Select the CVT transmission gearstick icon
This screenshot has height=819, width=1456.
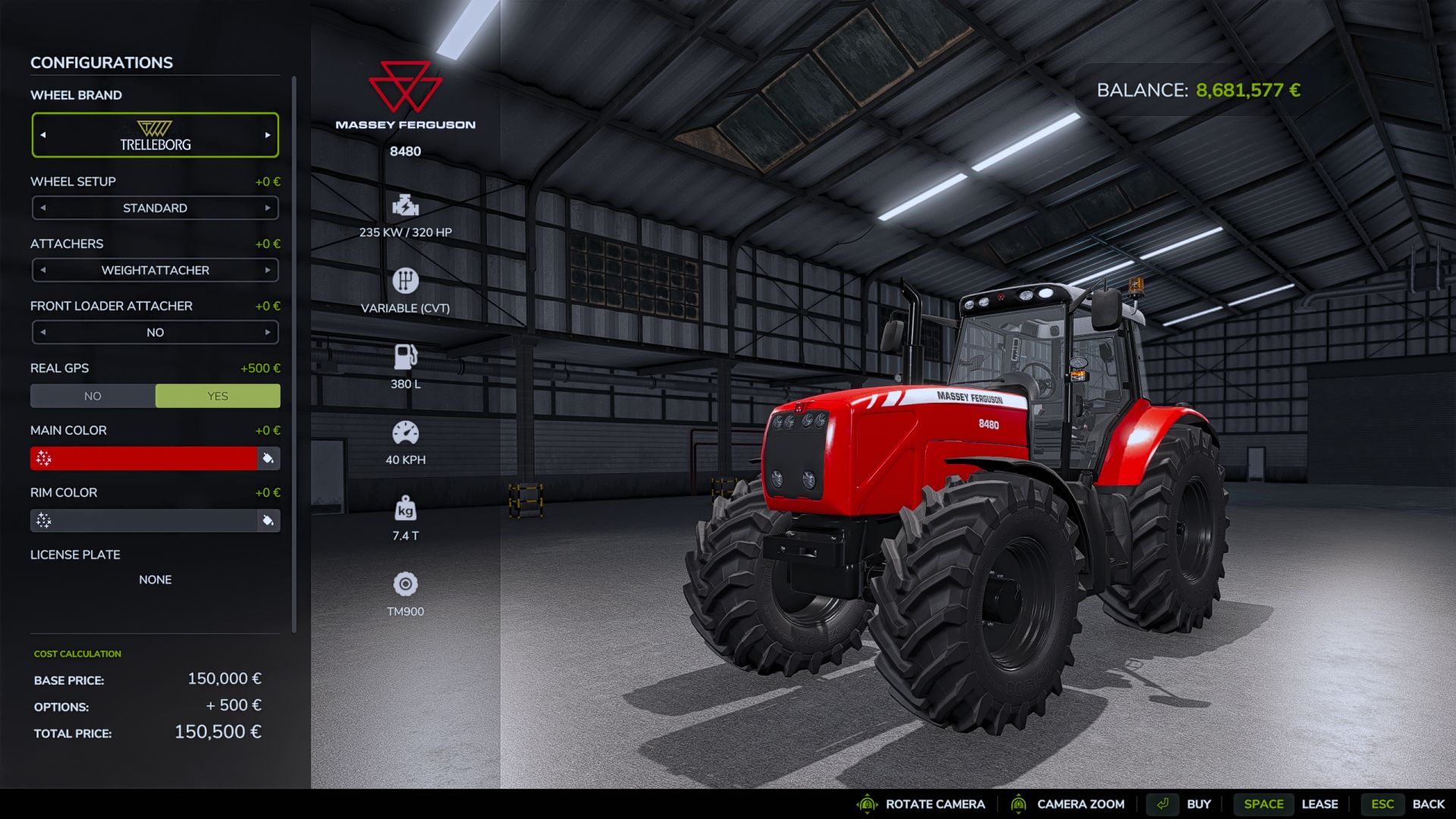(406, 280)
